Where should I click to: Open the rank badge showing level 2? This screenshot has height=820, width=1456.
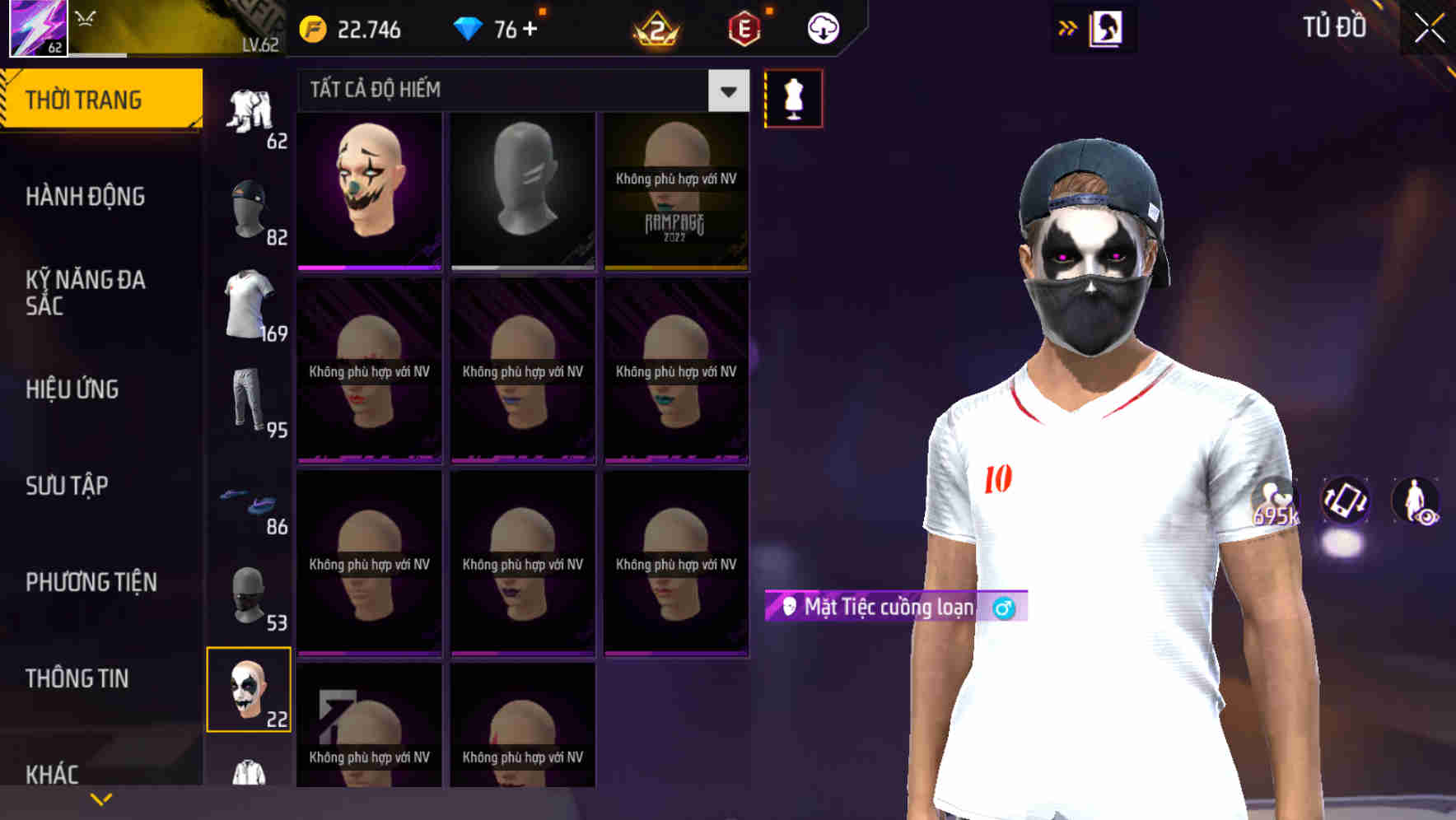[x=655, y=28]
